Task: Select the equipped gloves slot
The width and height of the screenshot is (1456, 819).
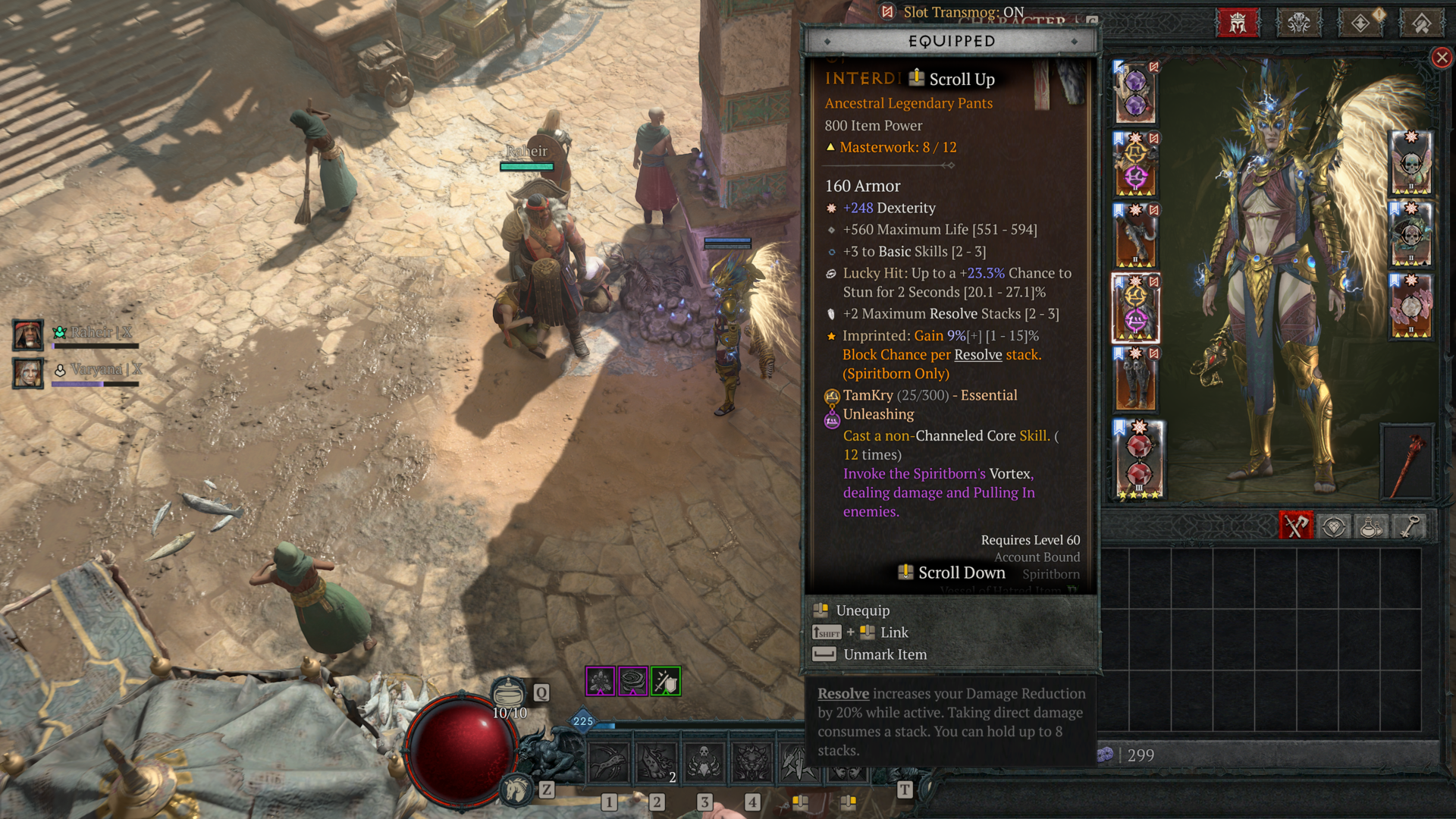Action: [1135, 237]
